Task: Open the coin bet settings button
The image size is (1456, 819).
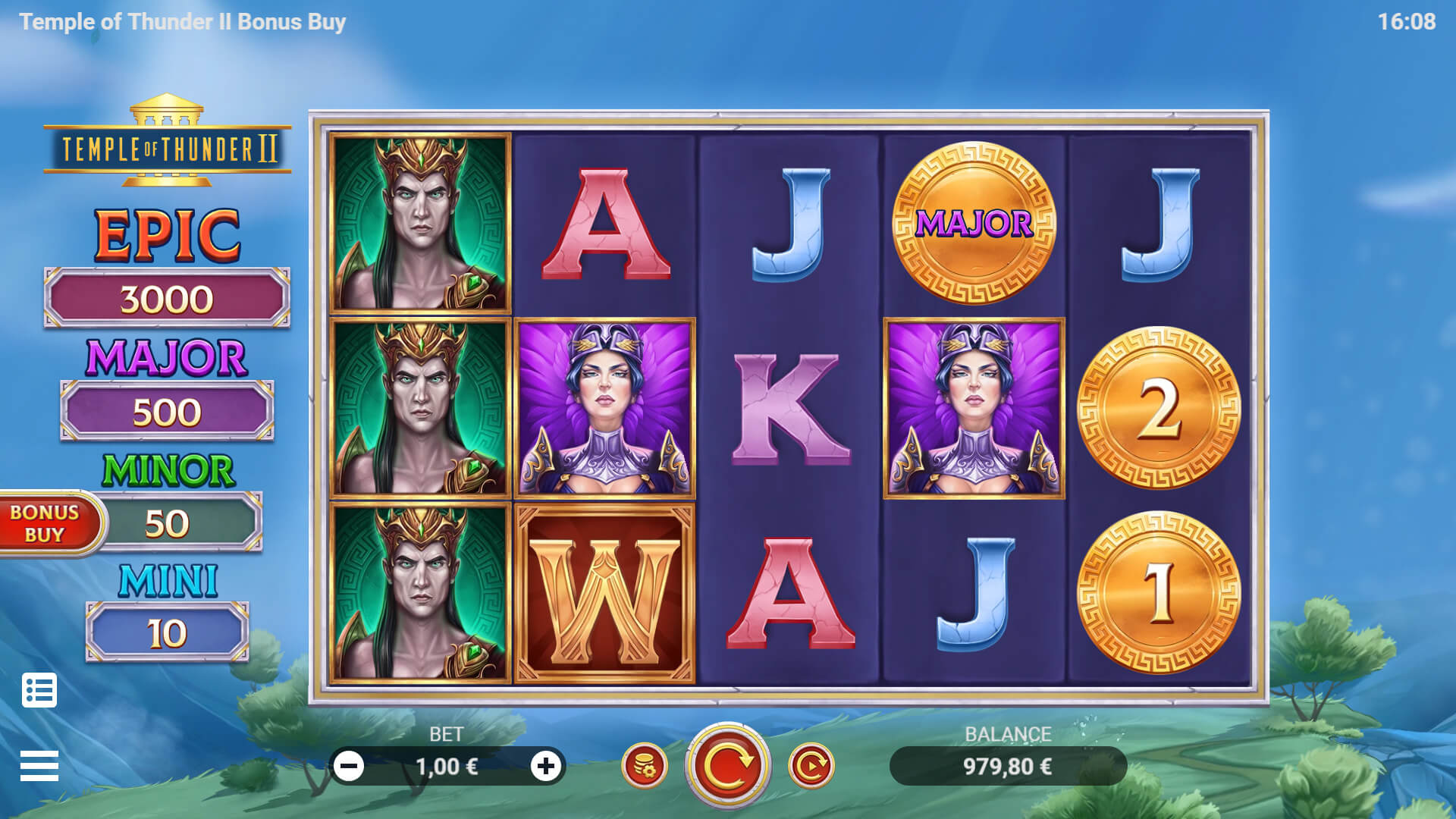Action: [x=645, y=766]
